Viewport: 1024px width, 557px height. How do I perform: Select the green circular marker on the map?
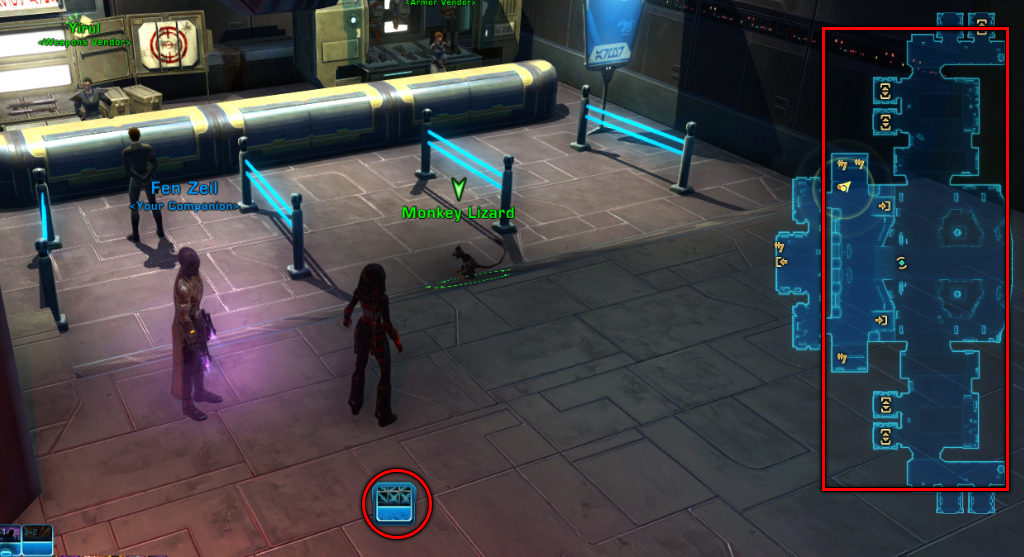tap(902, 263)
